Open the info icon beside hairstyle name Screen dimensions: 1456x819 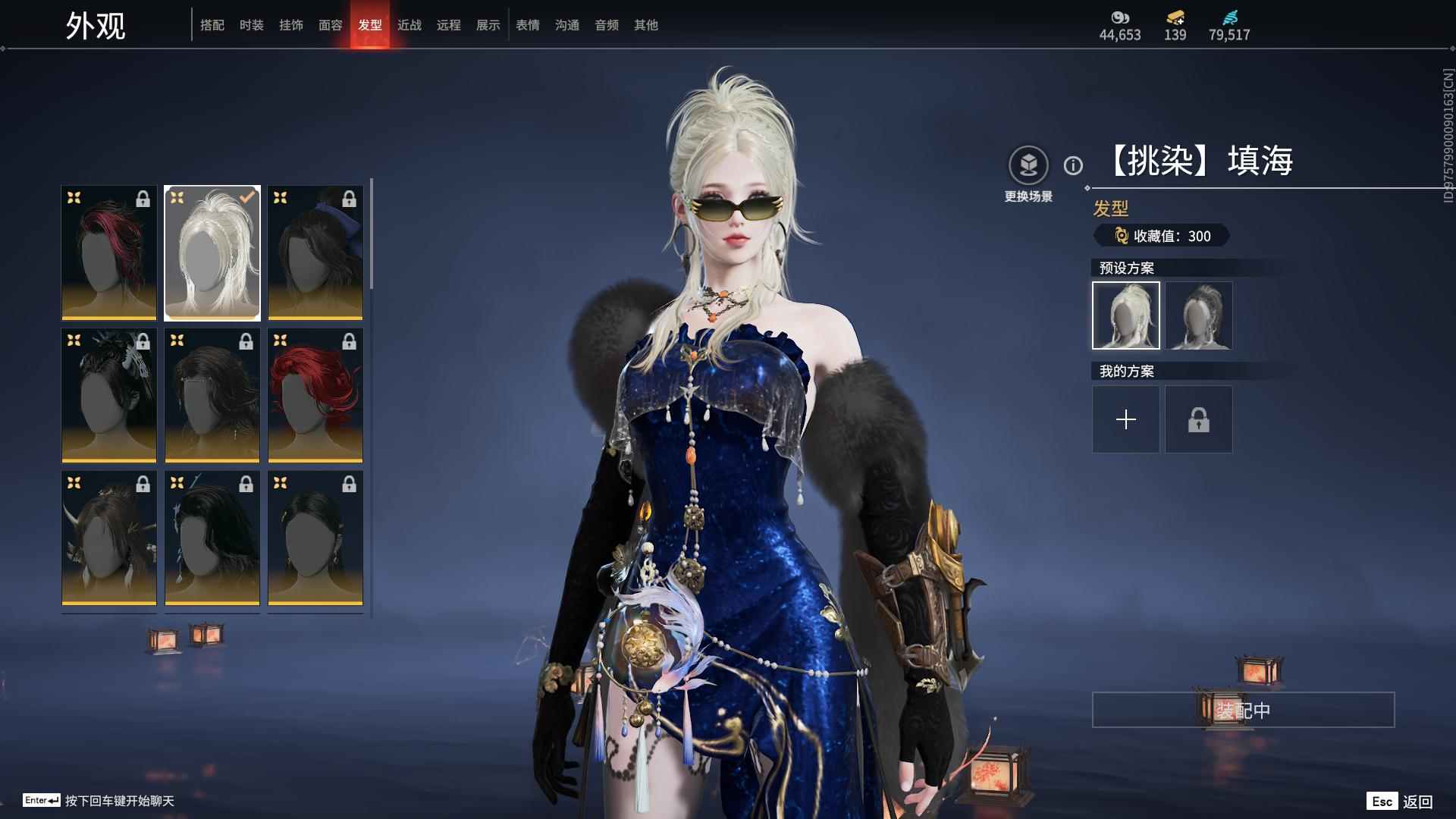pyautogui.click(x=1073, y=165)
